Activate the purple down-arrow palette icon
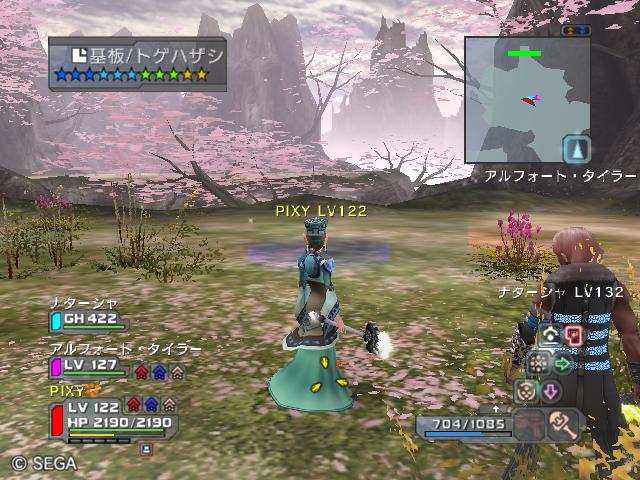This screenshot has width=640, height=480. coord(550,390)
